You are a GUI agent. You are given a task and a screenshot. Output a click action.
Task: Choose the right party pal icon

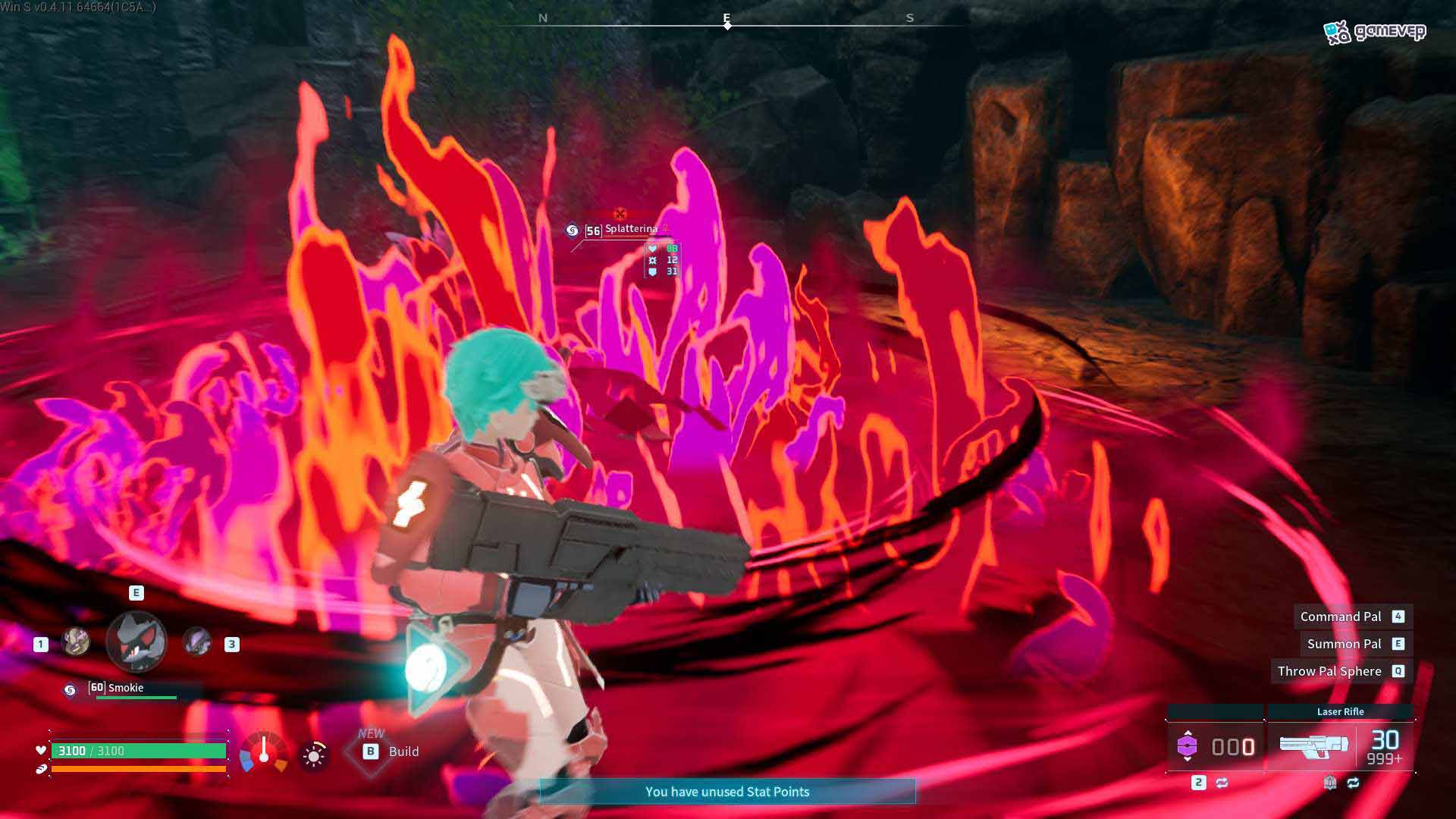click(x=197, y=643)
